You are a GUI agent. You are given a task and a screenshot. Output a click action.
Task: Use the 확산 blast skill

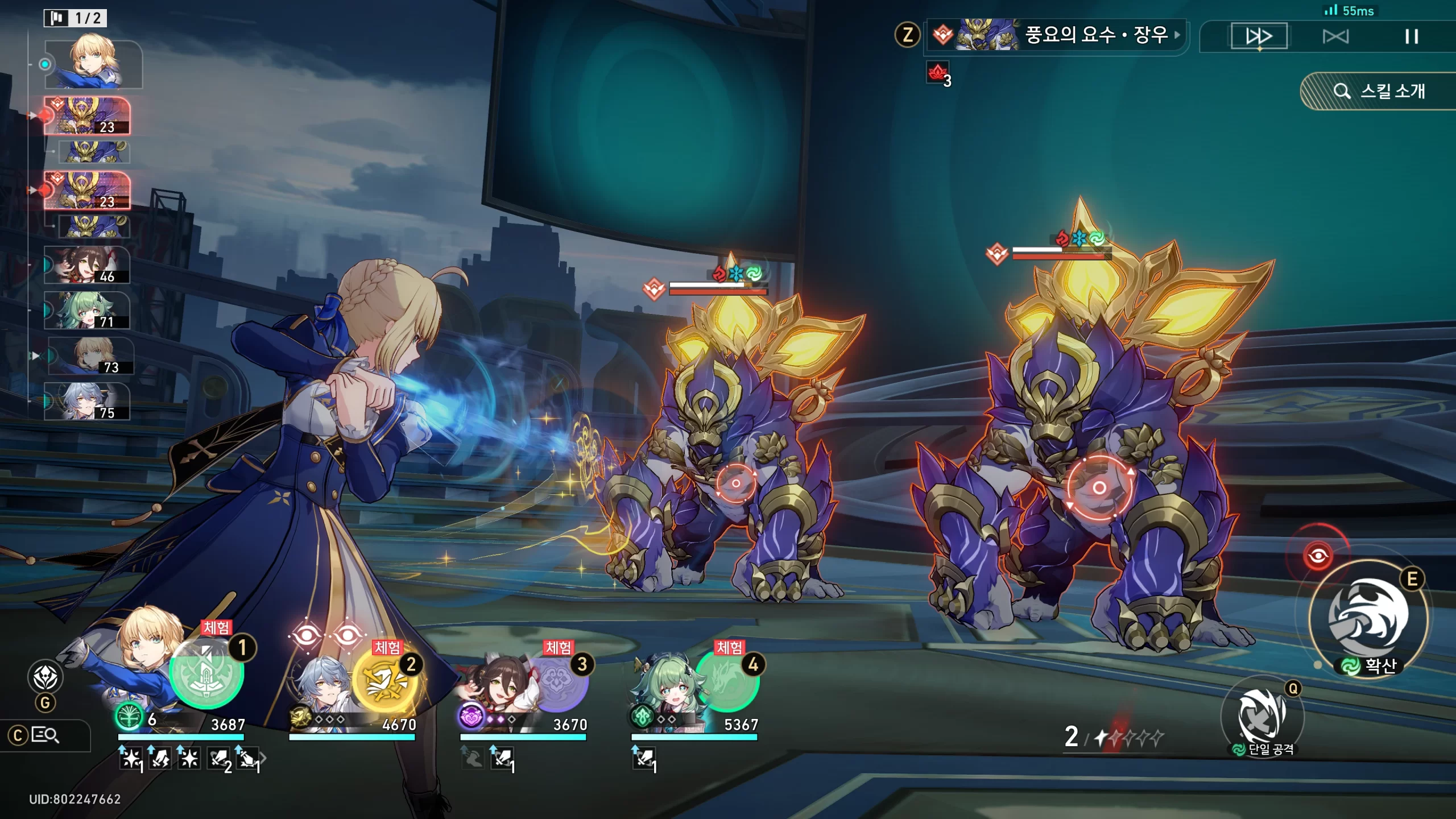(1368, 617)
